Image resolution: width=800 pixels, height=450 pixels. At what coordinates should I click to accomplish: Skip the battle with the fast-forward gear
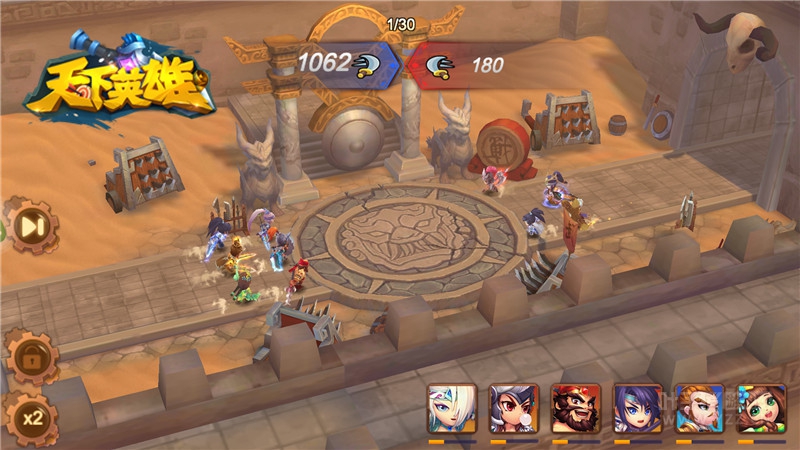pos(31,227)
